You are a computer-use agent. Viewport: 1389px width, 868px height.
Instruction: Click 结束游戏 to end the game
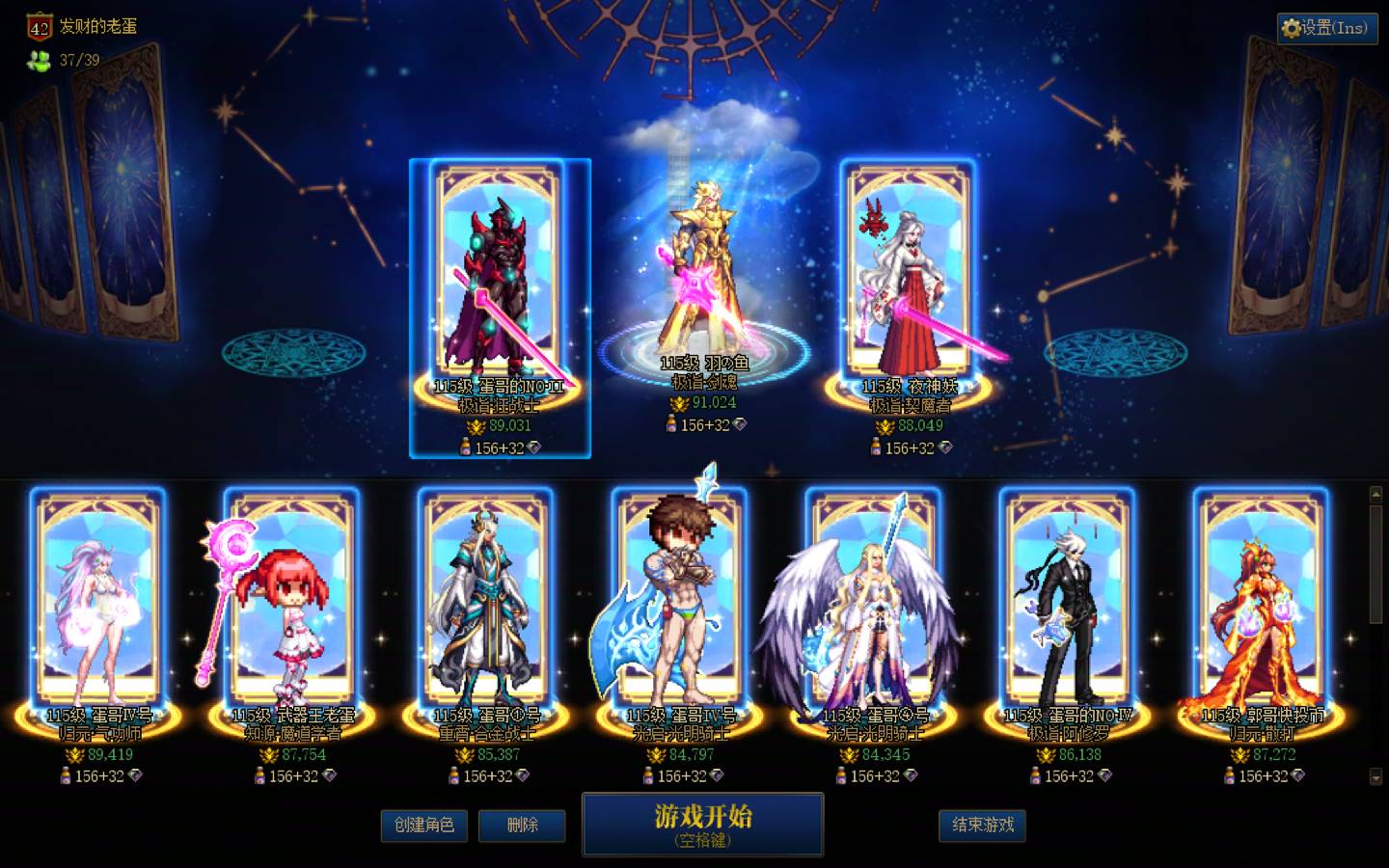tap(982, 826)
